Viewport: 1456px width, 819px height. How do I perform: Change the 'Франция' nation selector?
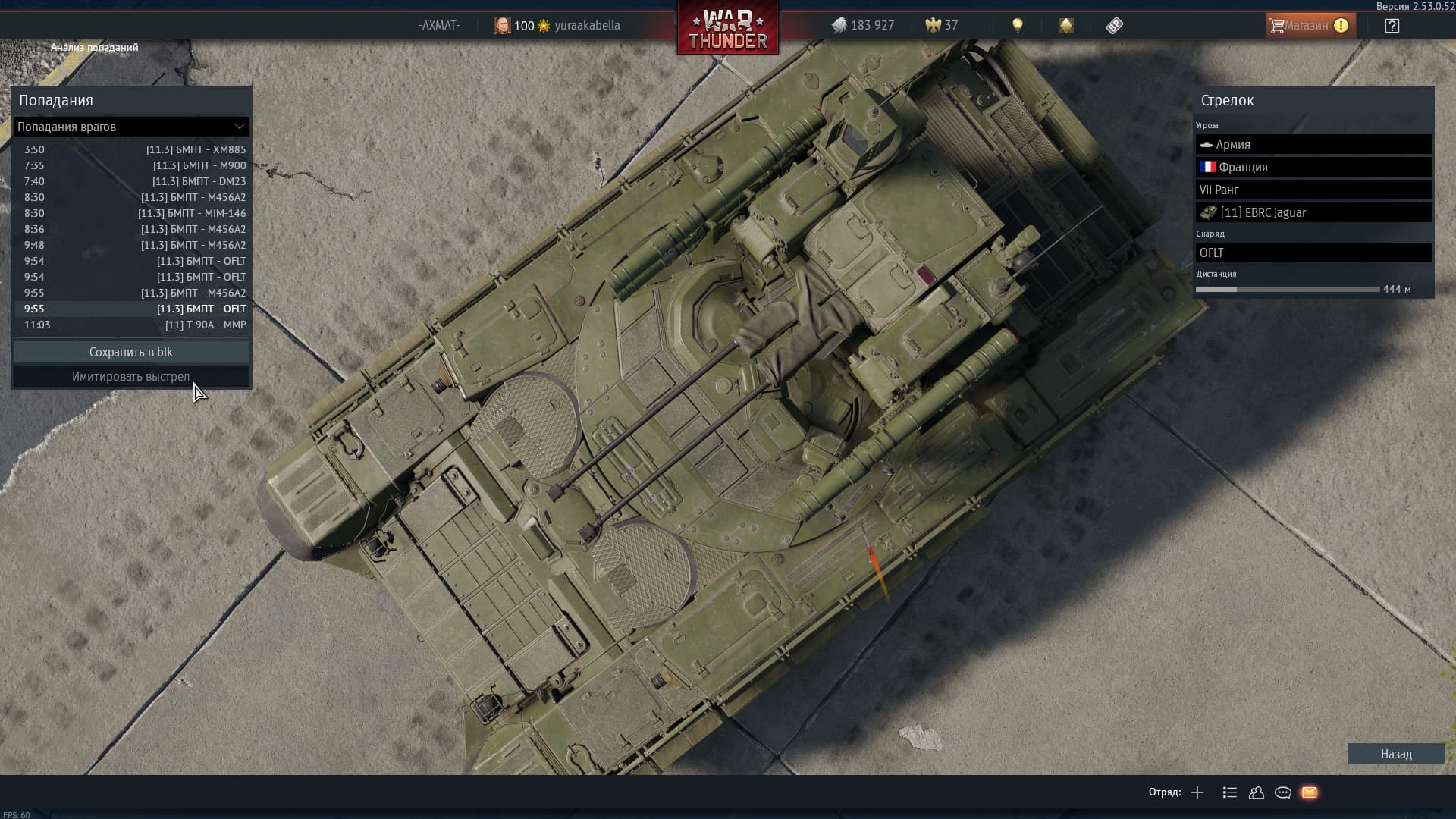tap(1313, 167)
